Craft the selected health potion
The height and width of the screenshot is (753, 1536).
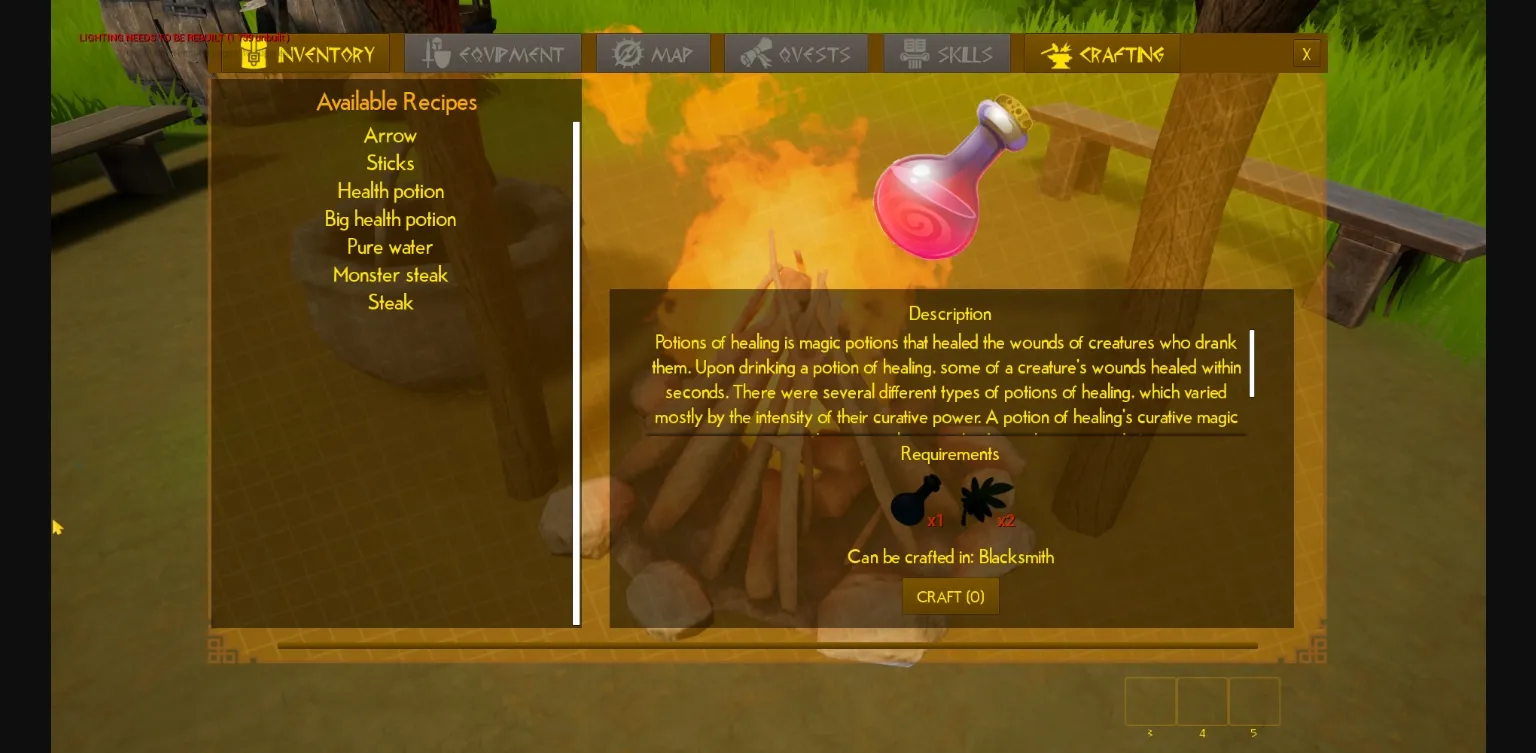(x=950, y=597)
